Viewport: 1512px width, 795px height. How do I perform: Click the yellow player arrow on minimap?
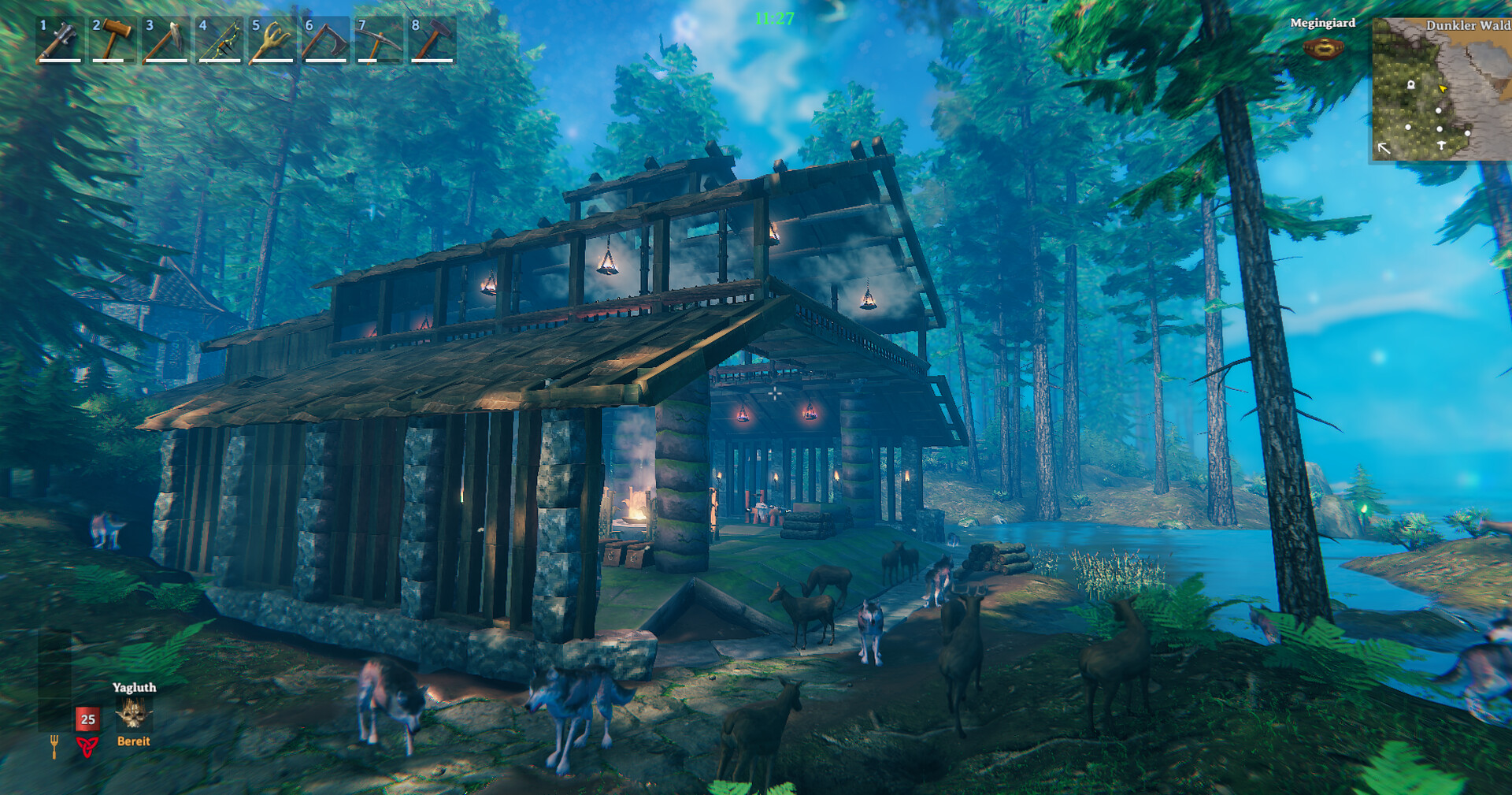(1443, 89)
